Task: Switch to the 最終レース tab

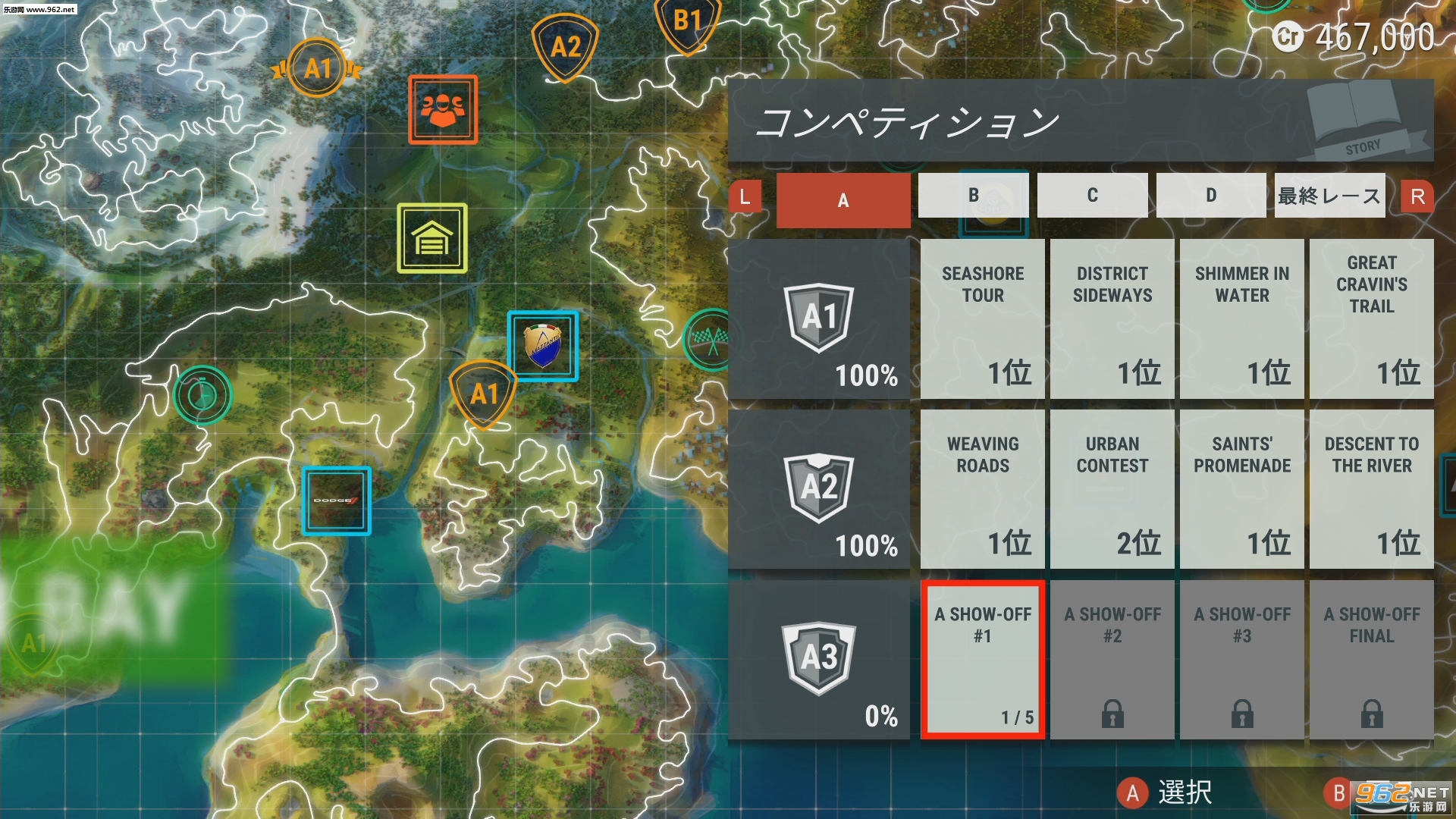Action: pyautogui.click(x=1329, y=196)
